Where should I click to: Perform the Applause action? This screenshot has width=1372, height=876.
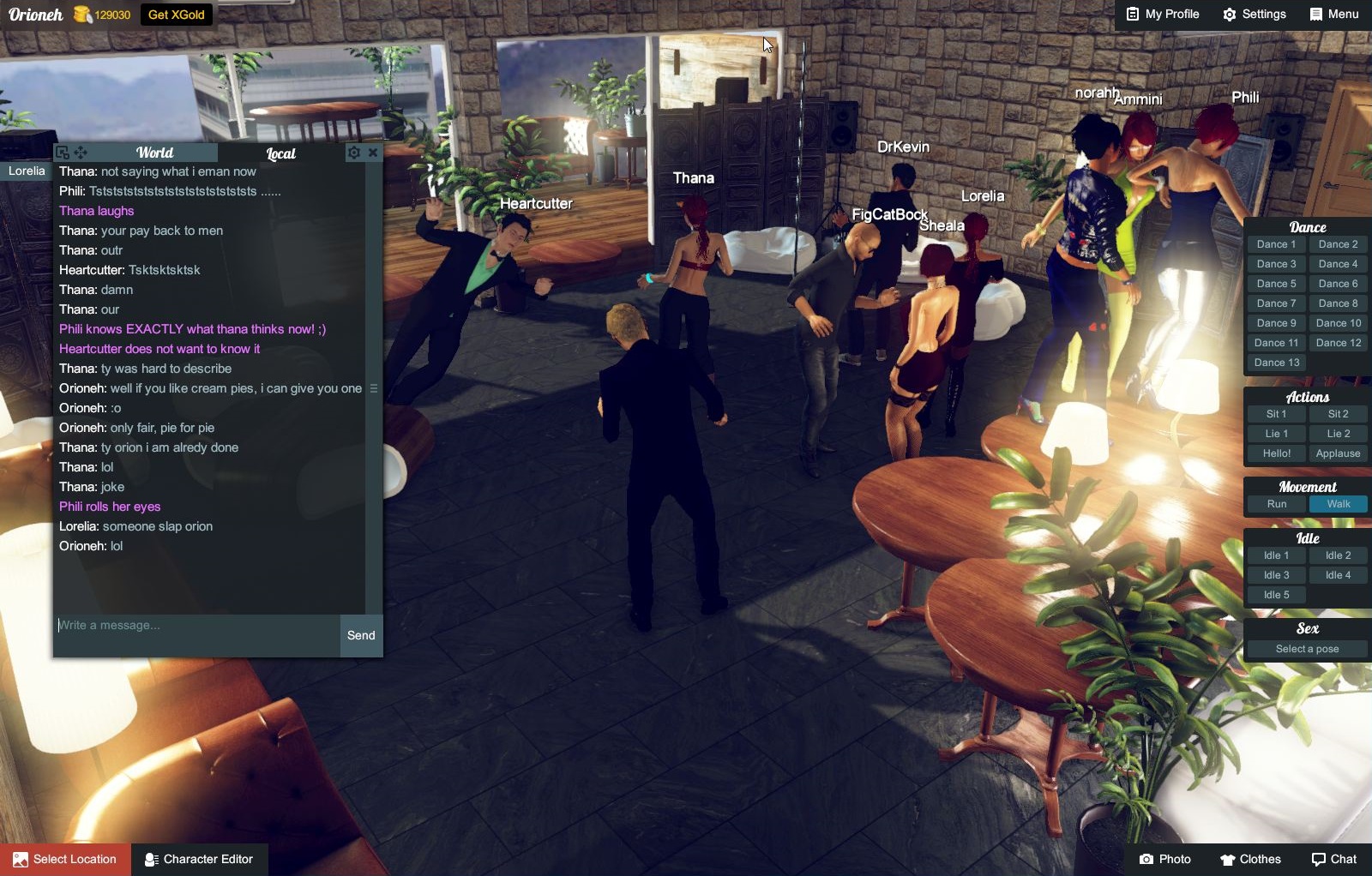(1338, 453)
